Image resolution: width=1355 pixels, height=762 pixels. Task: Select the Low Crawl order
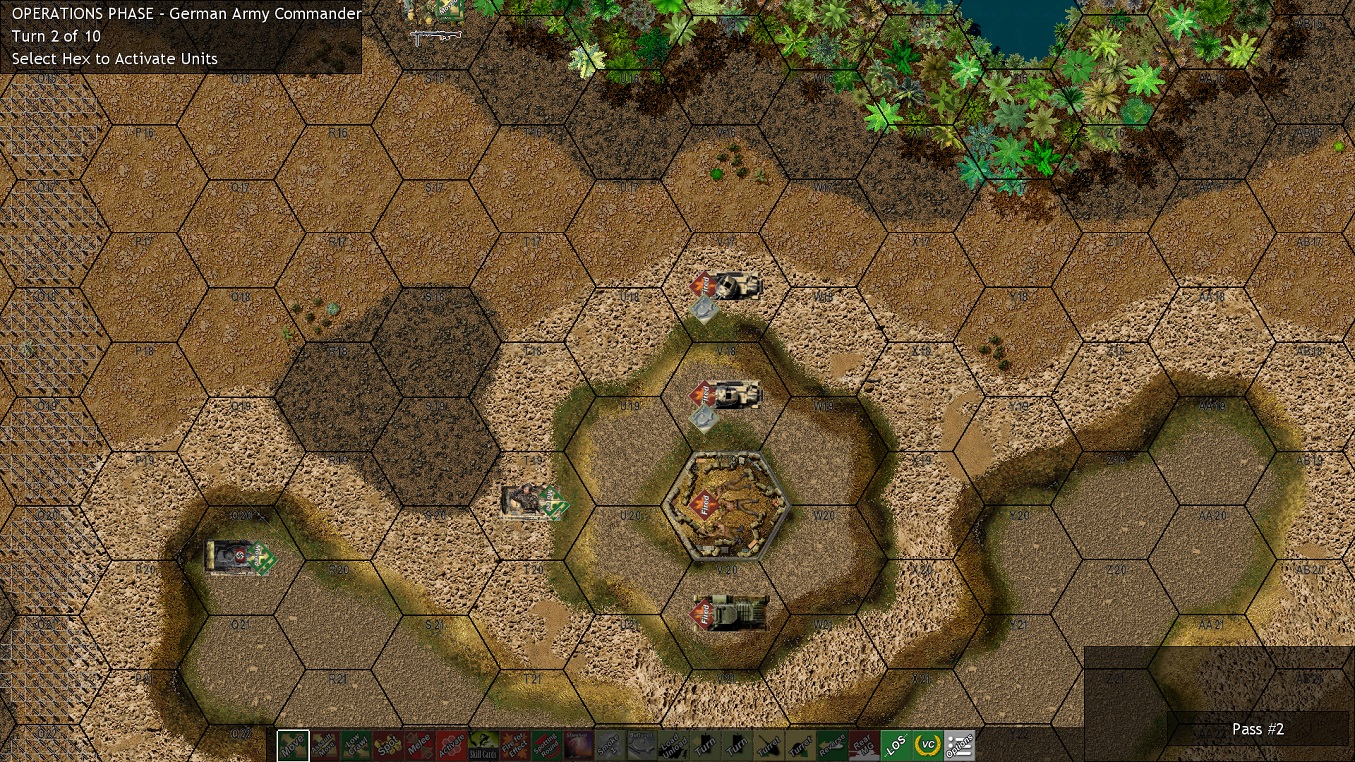pos(357,745)
